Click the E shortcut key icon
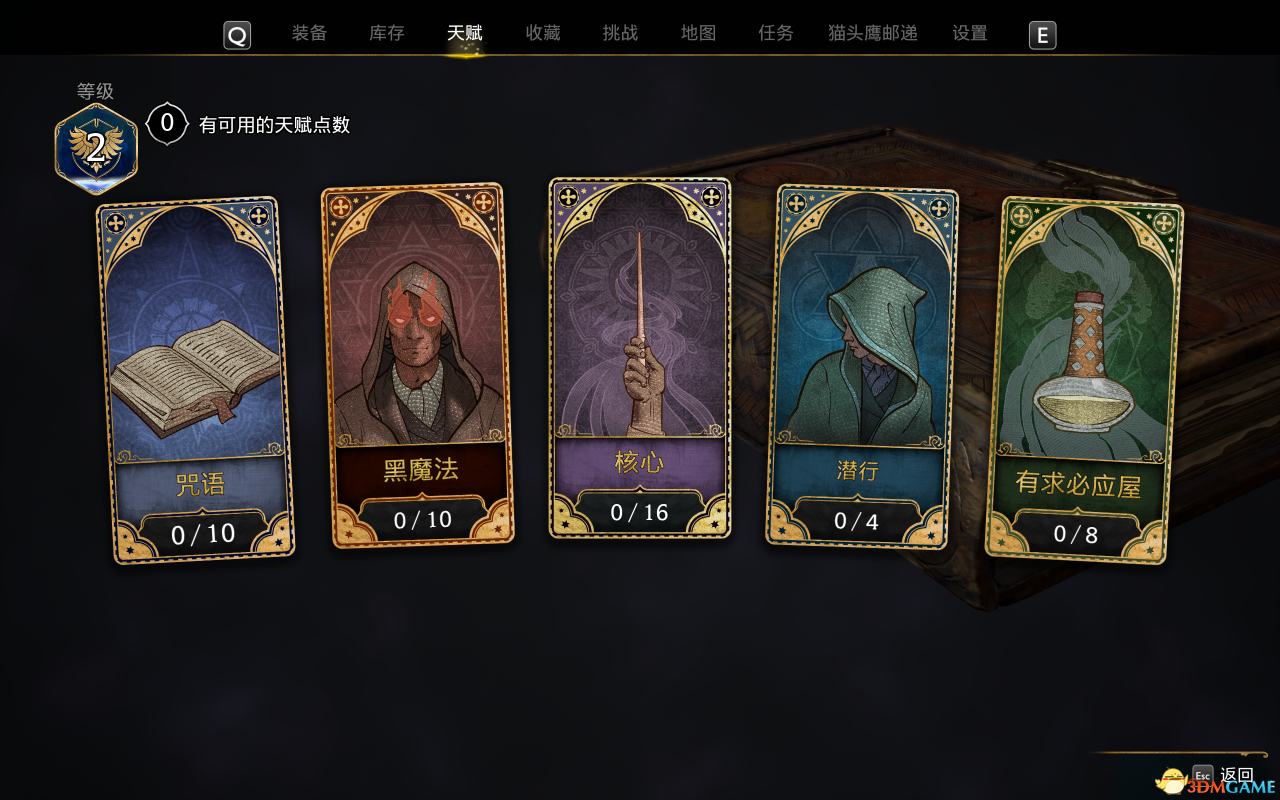Viewport: 1280px width, 800px height. coord(1042,35)
